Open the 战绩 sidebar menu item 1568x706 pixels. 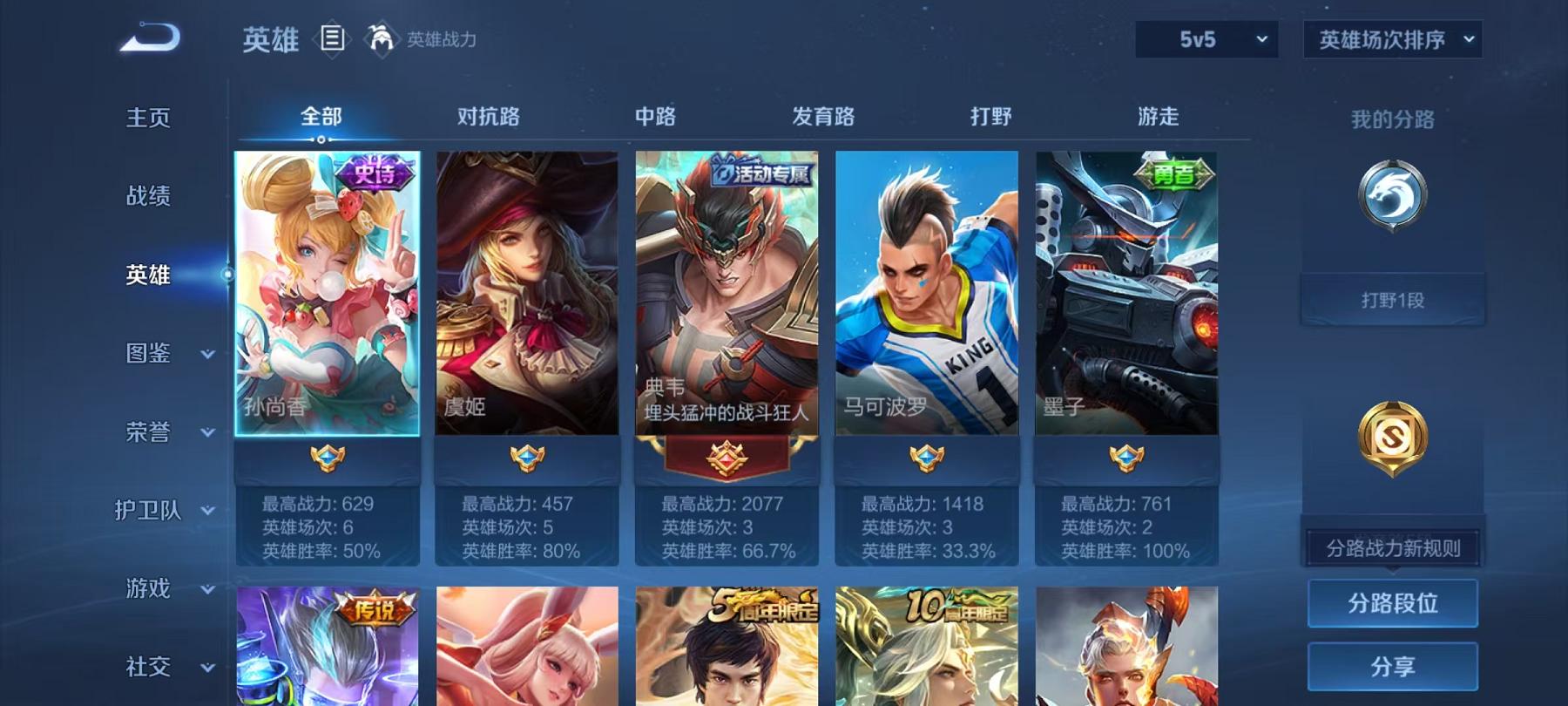tap(148, 197)
